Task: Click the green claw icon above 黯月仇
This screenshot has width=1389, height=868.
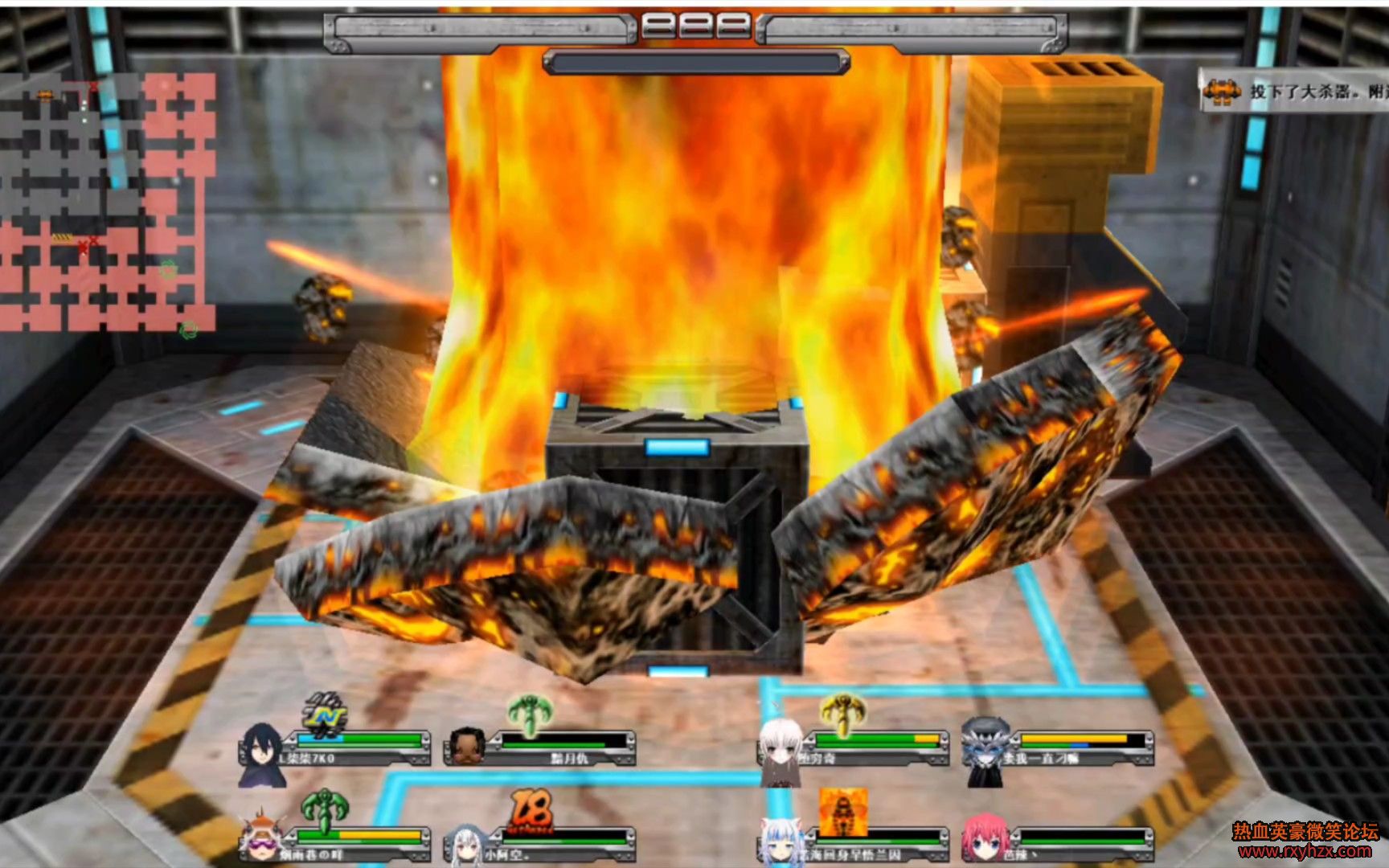Action: pos(529,713)
